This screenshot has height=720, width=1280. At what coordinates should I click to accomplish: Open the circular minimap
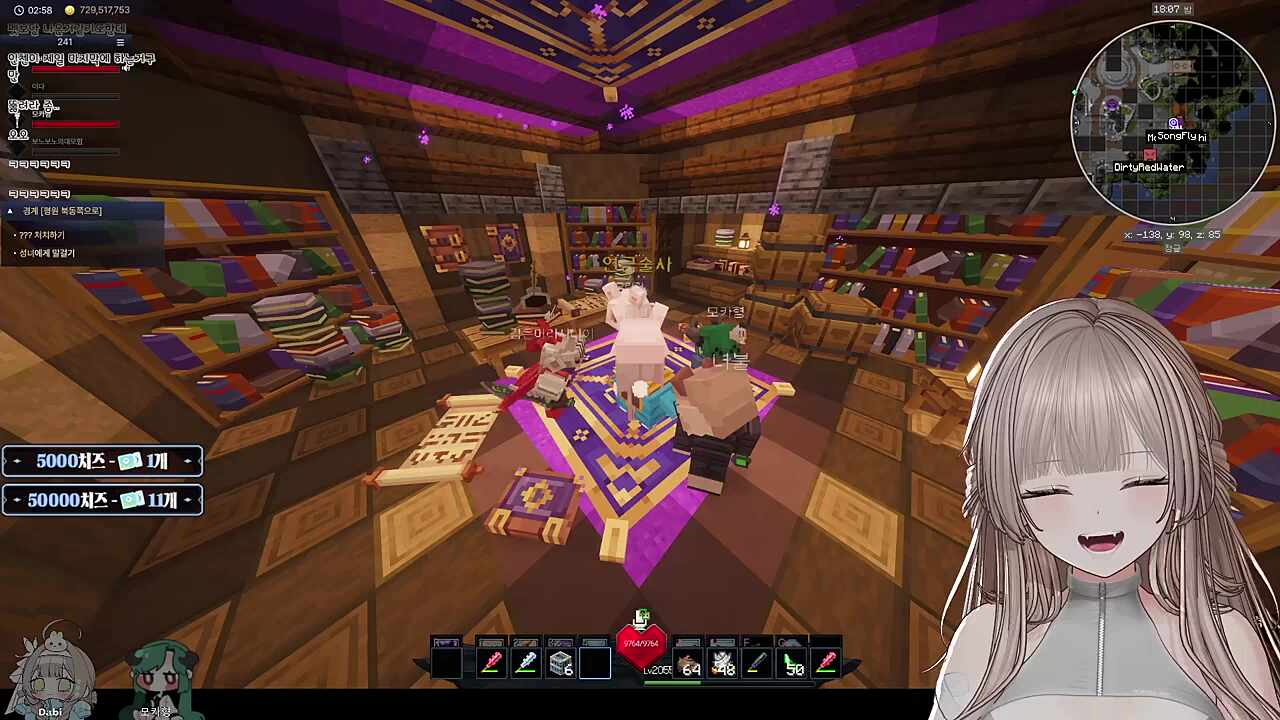pyautogui.click(x=1173, y=120)
